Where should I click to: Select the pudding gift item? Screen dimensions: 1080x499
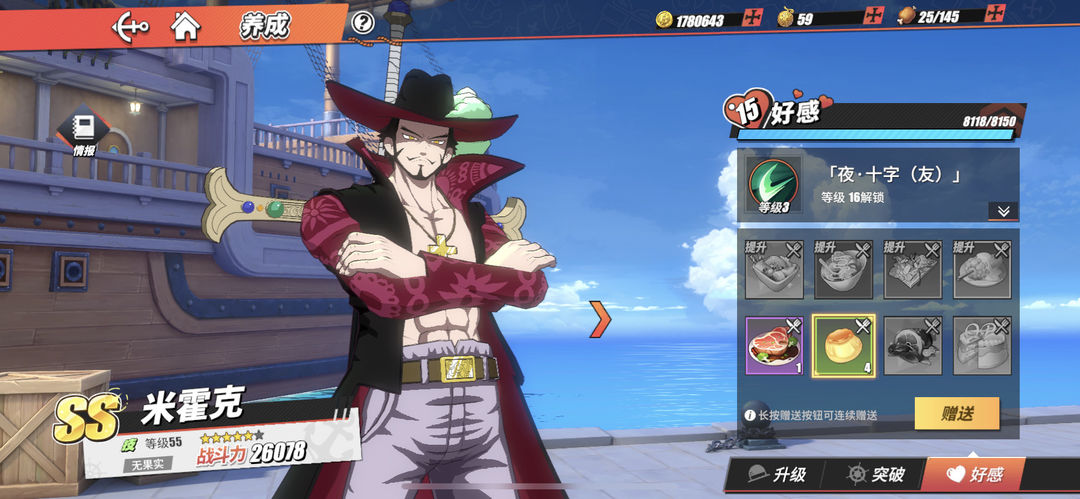click(x=843, y=345)
